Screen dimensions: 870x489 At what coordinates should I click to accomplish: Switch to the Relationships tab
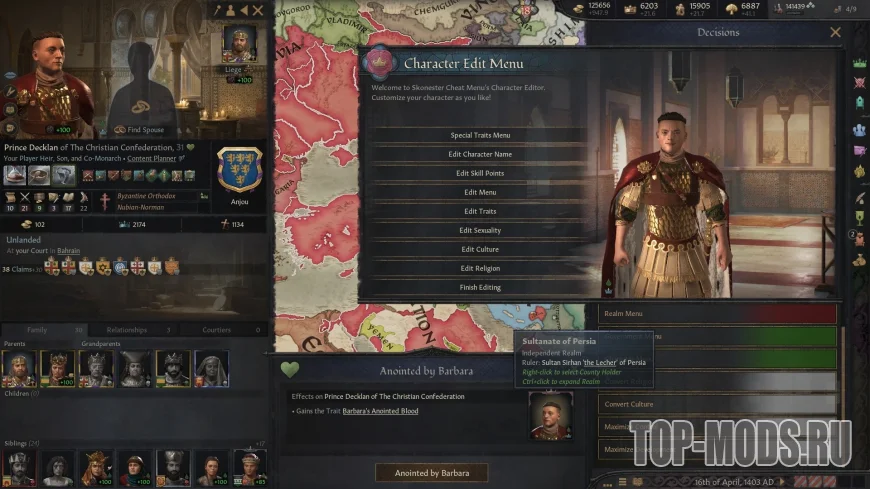pos(134,330)
